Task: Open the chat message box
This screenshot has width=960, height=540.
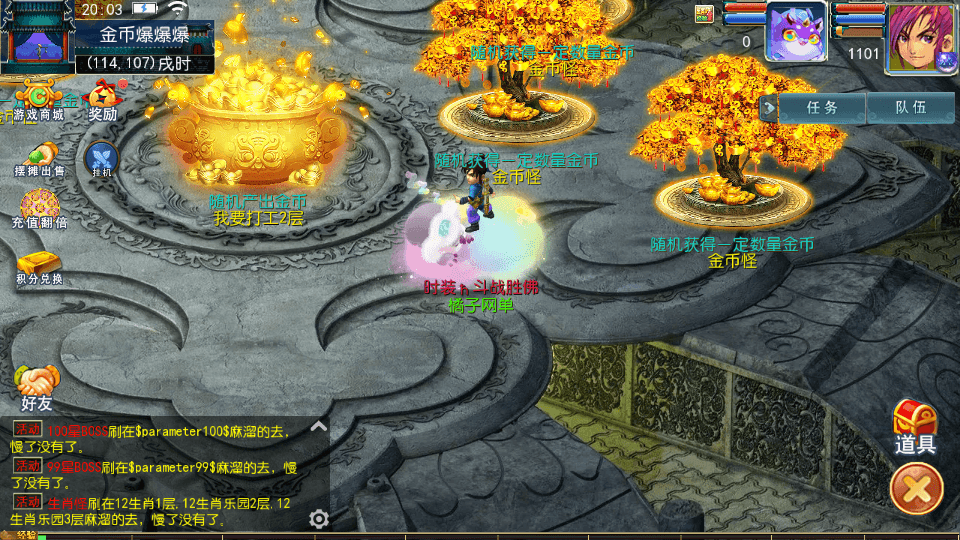Action: pos(160,472)
